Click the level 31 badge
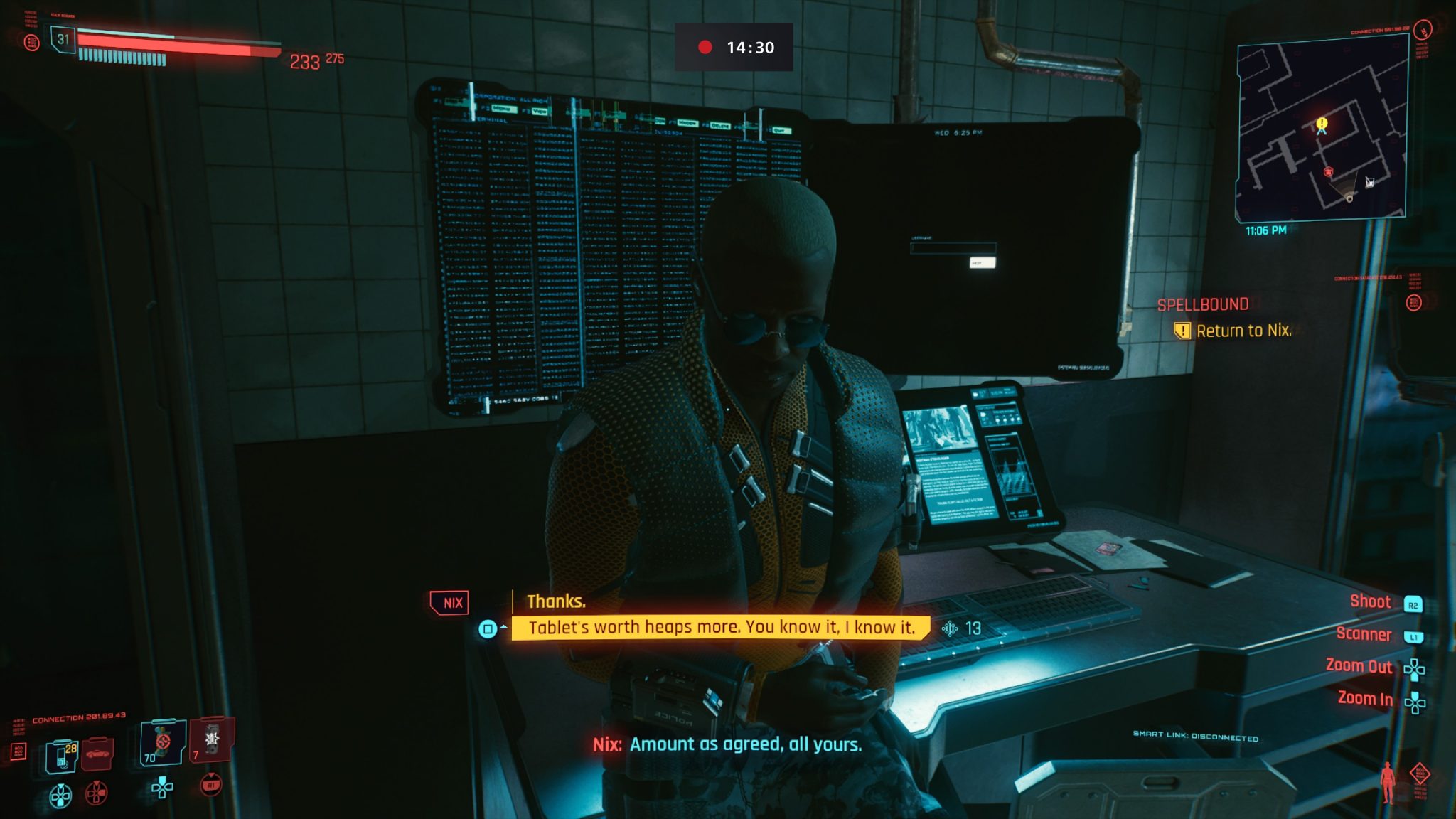1456x819 pixels. (x=63, y=39)
